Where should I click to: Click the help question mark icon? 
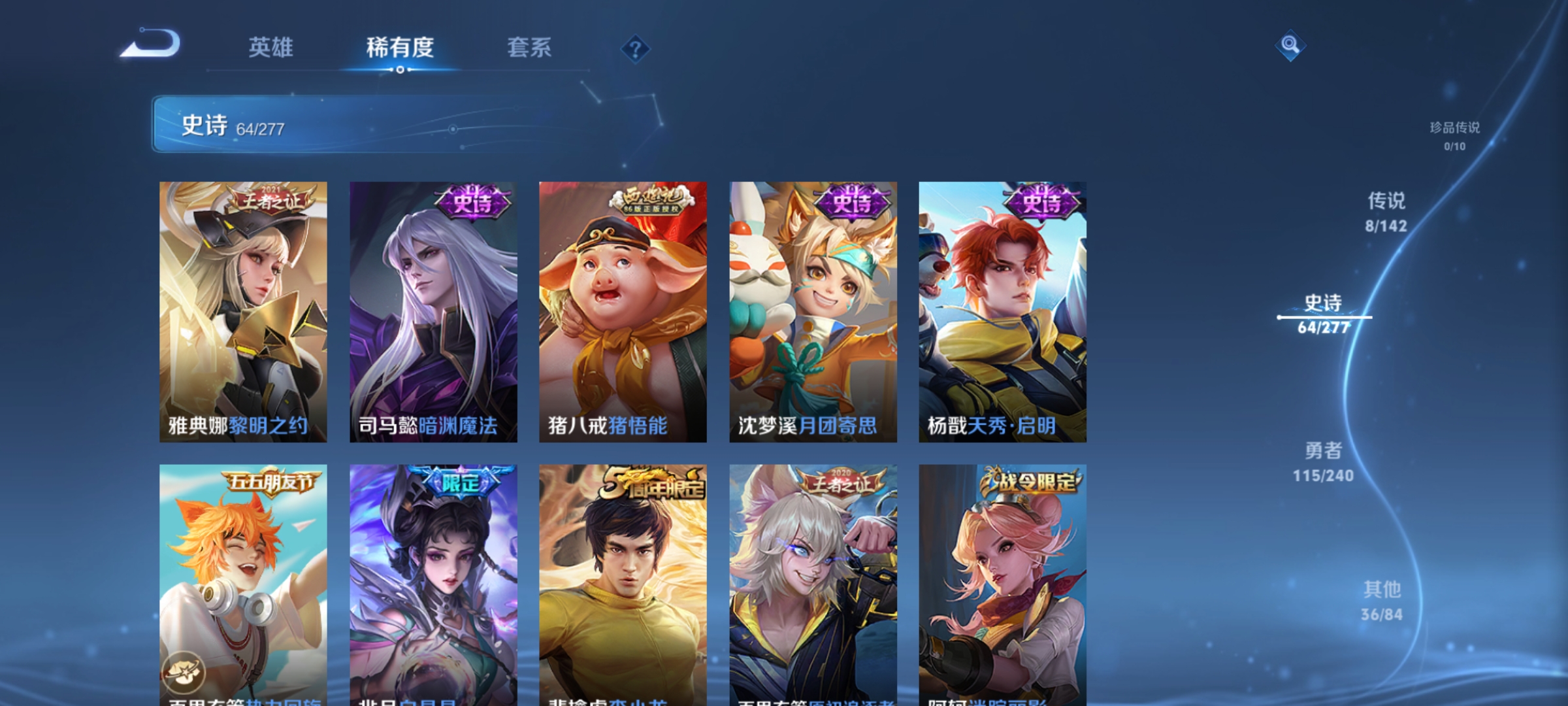[636, 50]
